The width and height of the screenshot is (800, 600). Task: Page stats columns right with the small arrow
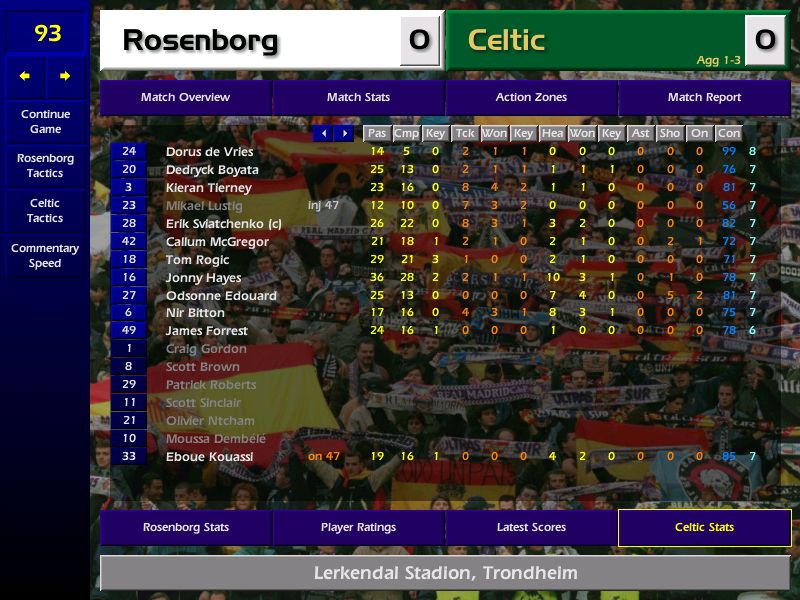pos(344,133)
